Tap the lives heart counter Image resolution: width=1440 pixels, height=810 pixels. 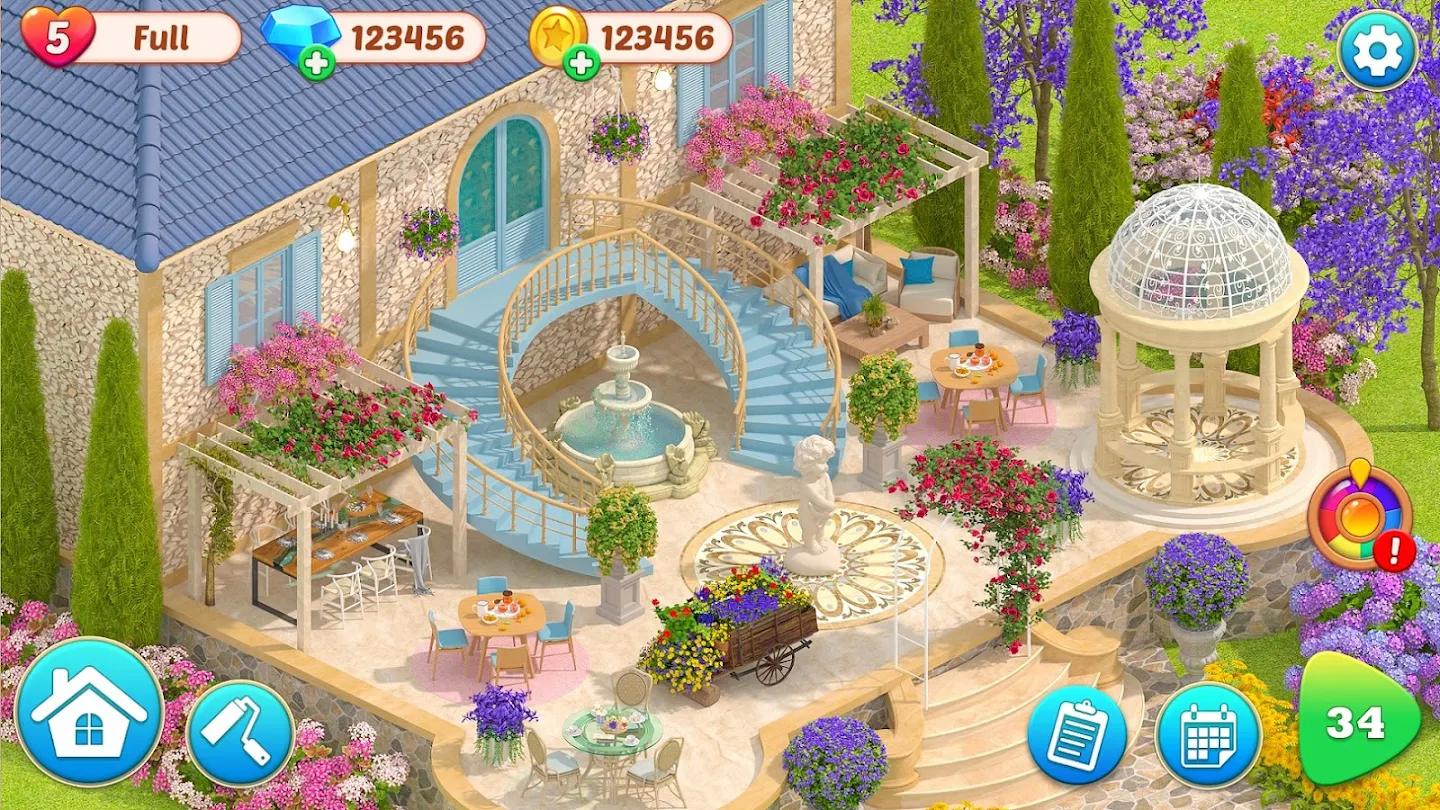(58, 37)
